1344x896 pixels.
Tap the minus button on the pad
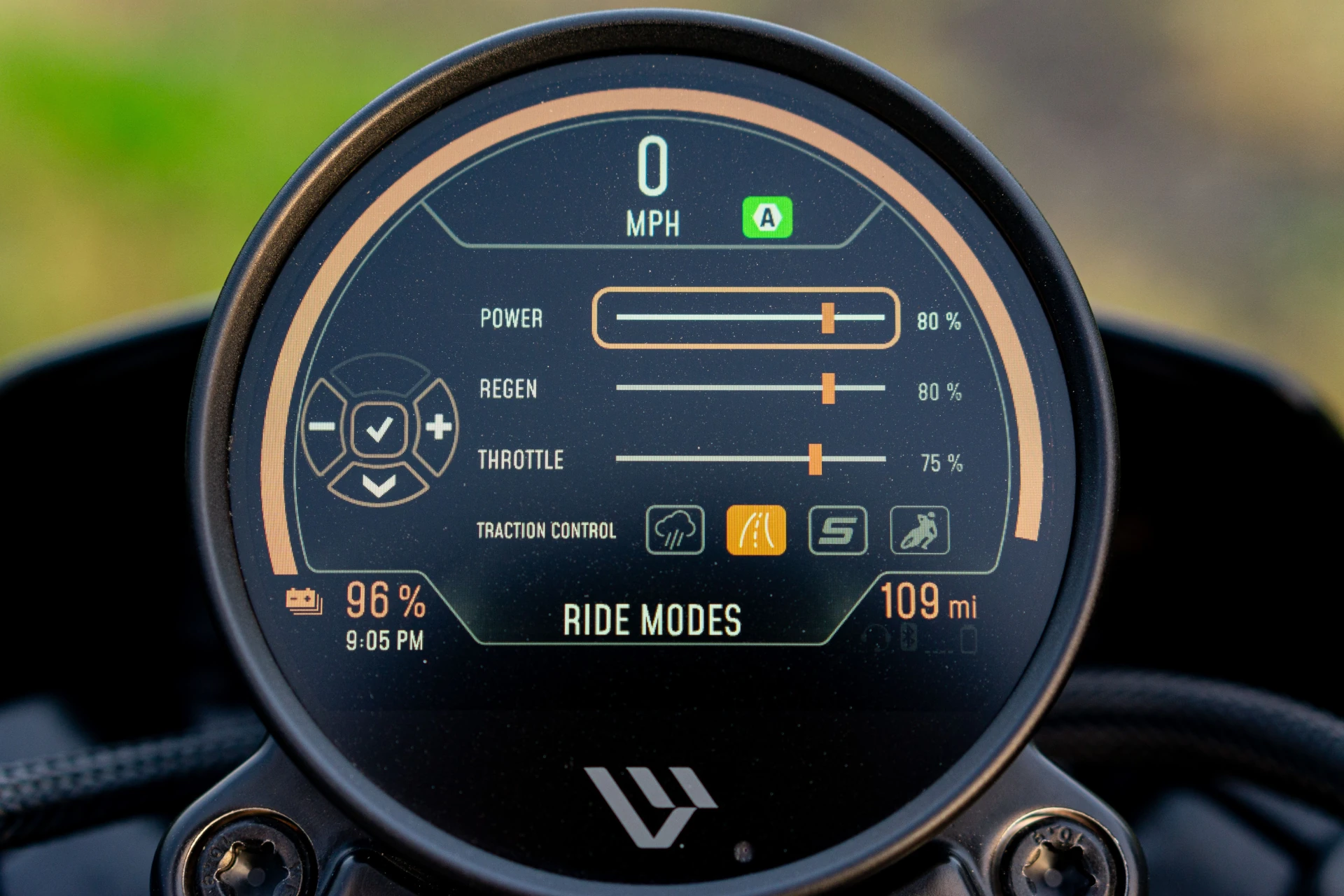pos(323,426)
